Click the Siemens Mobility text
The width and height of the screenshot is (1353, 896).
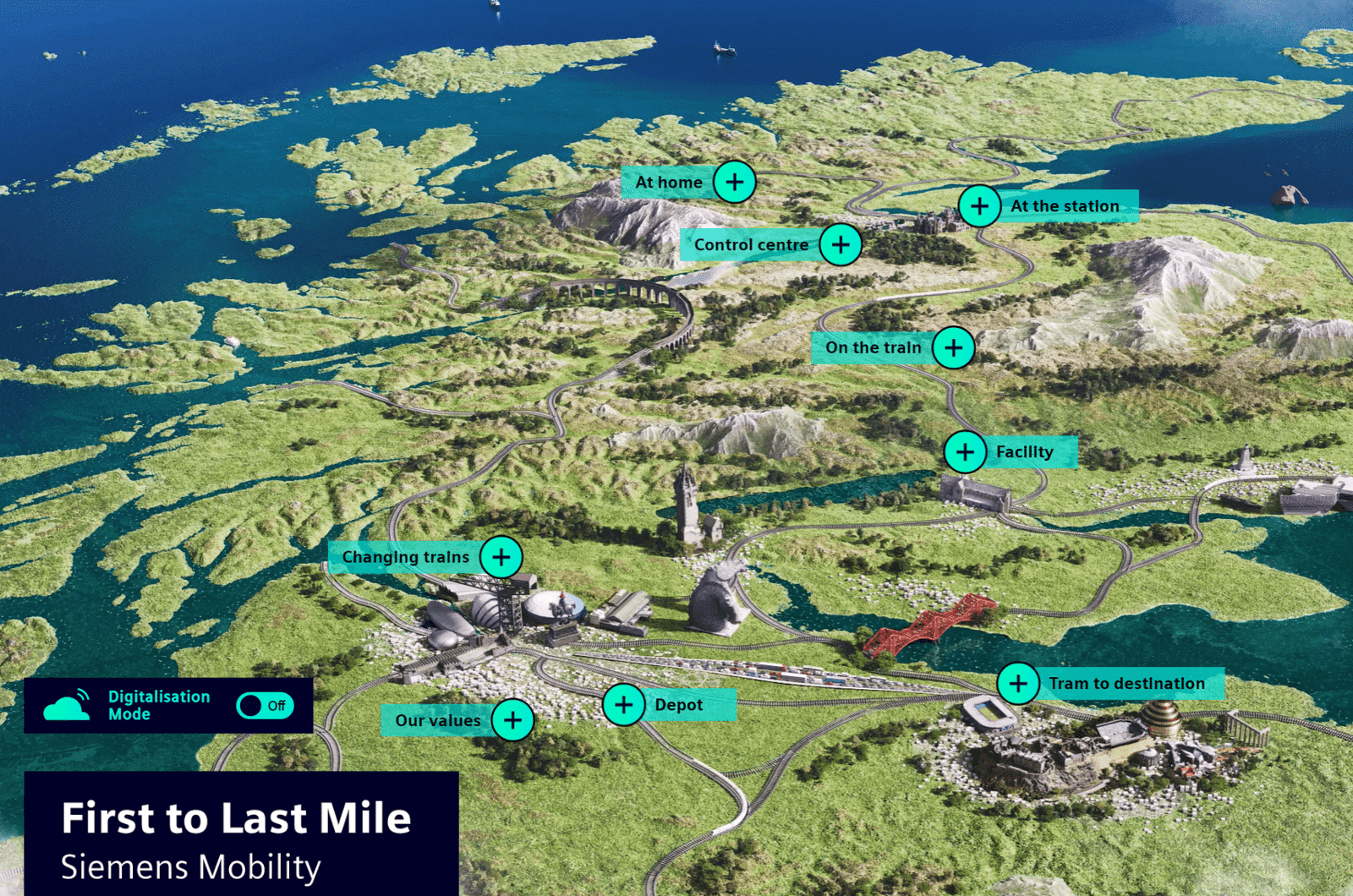point(190,866)
